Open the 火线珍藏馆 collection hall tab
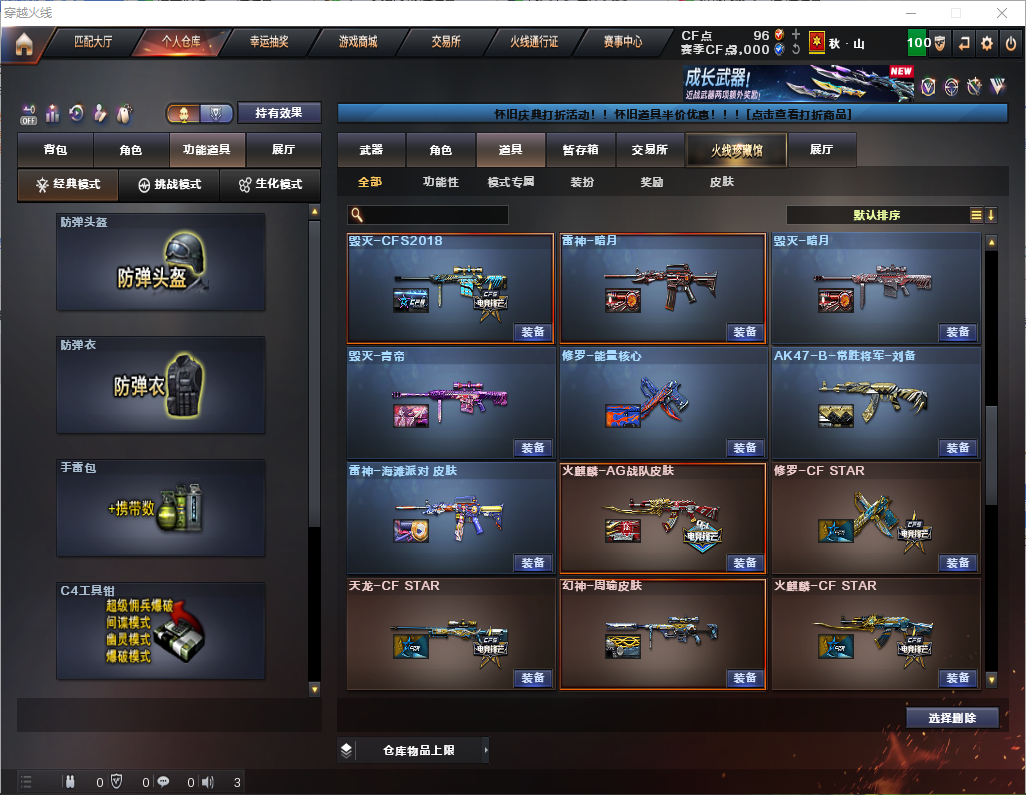 click(736, 150)
